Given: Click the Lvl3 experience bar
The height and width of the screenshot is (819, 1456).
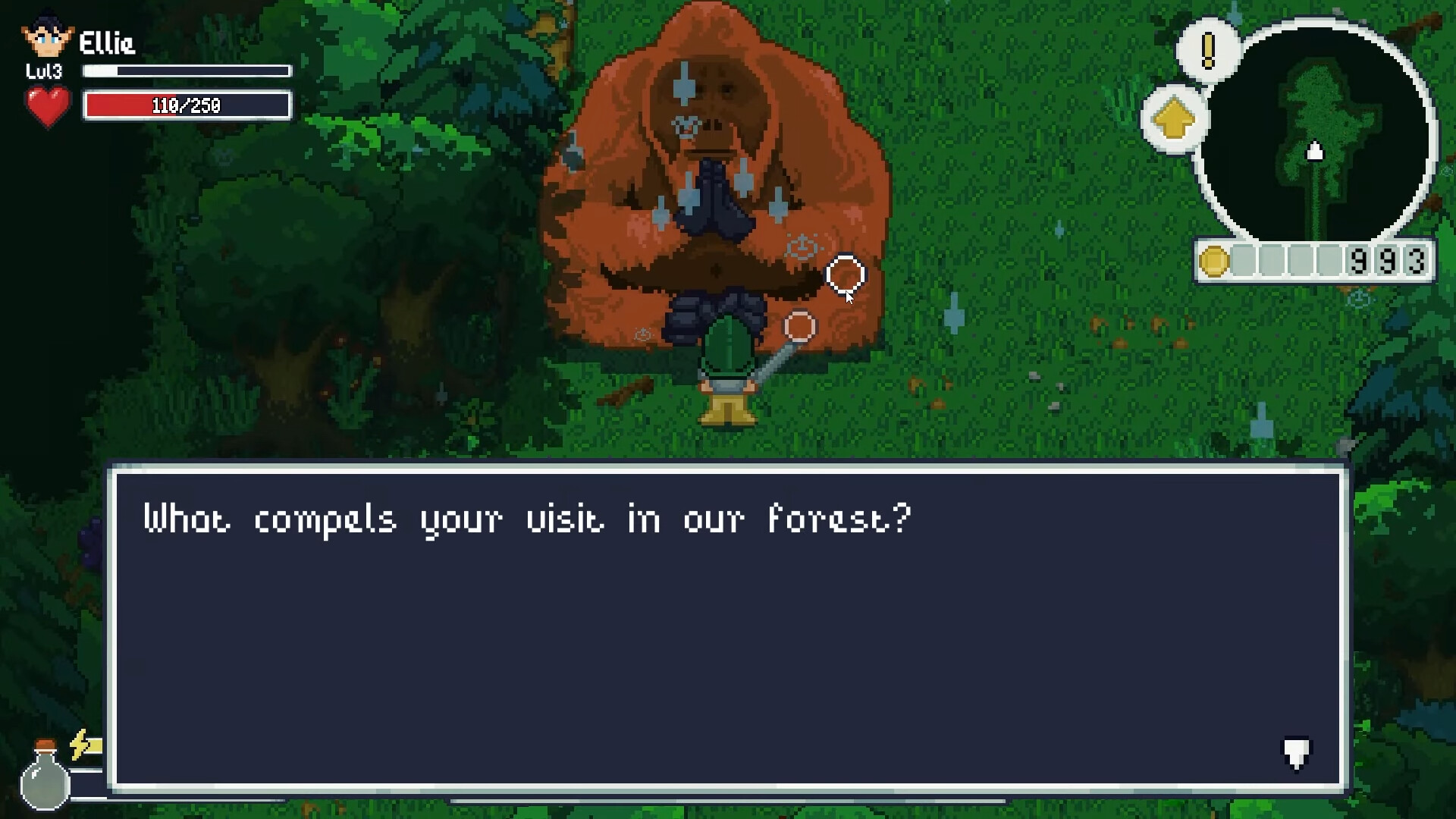Looking at the screenshot, I should 187,71.
